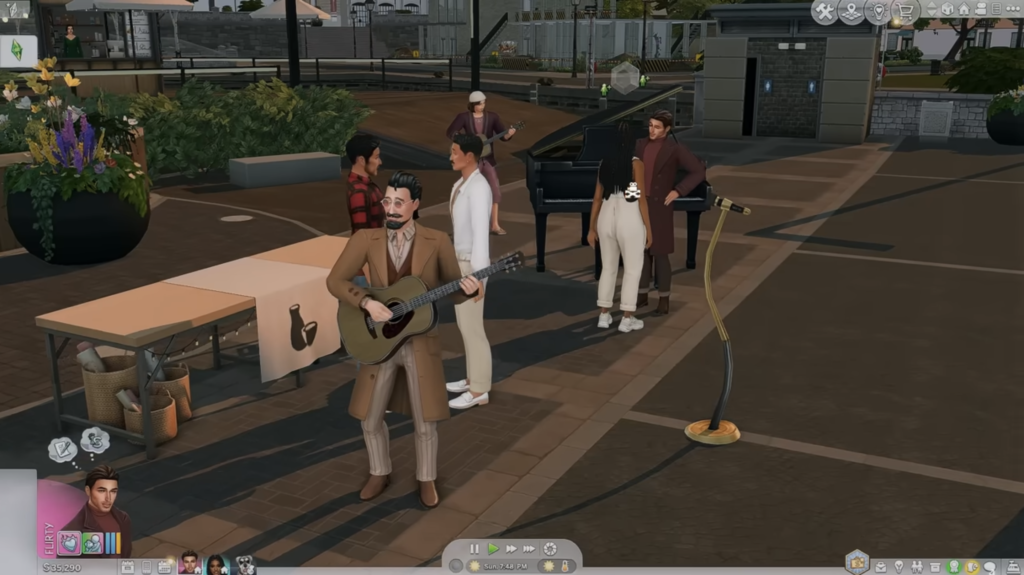Switch to ultra speed with triple arrows
Image resolution: width=1024 pixels, height=575 pixels.
(x=529, y=549)
